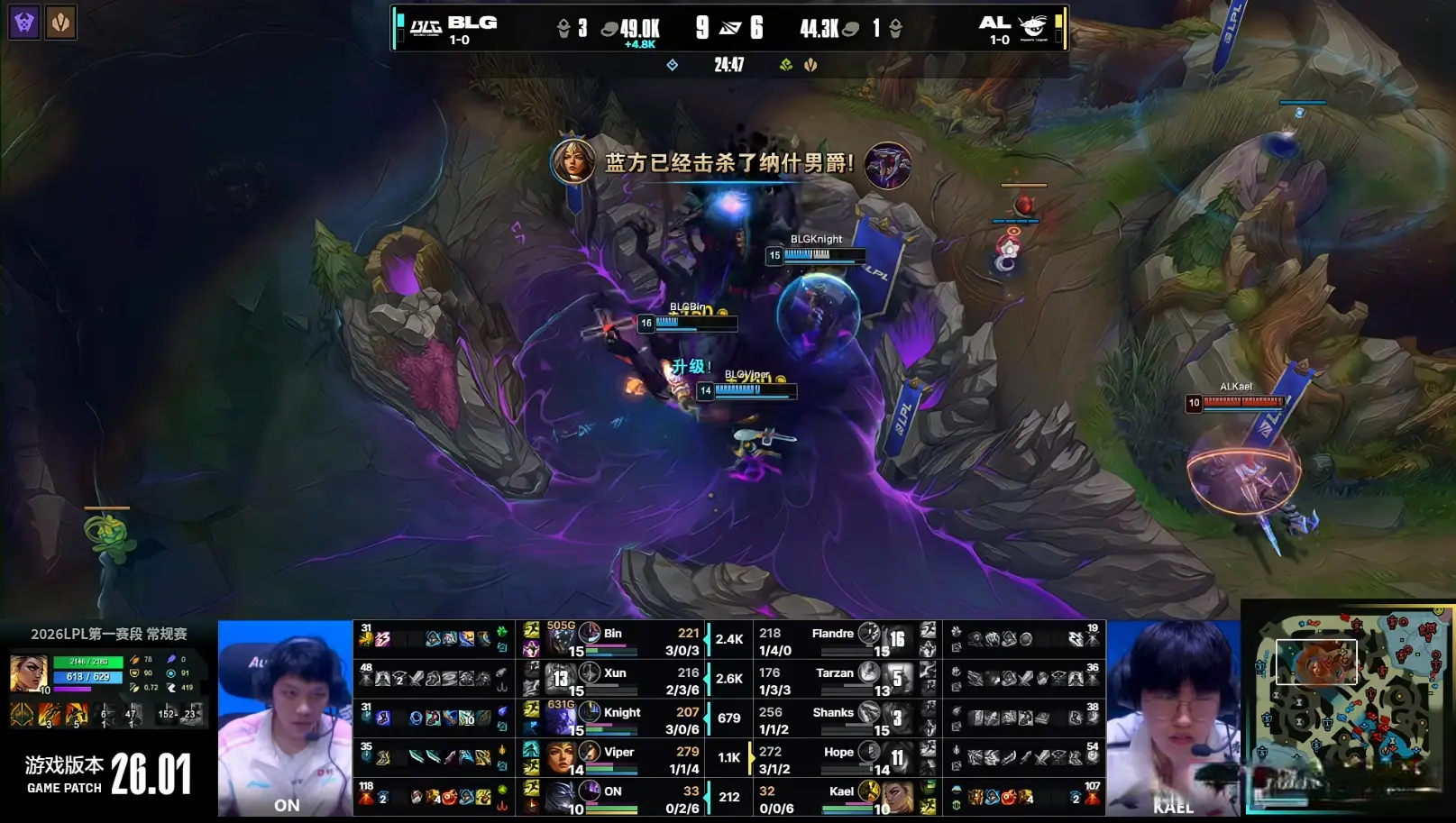Click the green dragon icon under the match timer

point(783,65)
